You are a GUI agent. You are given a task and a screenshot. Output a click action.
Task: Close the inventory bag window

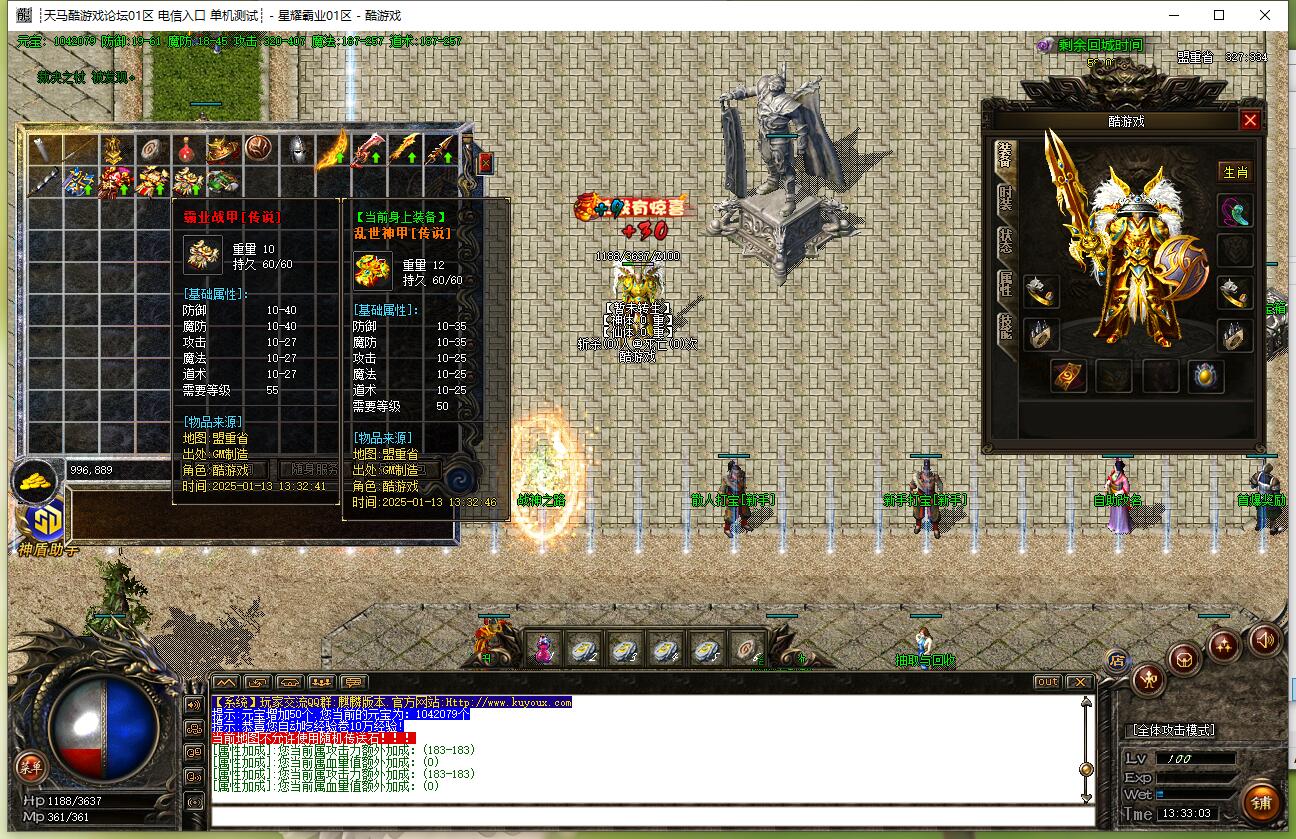click(485, 162)
